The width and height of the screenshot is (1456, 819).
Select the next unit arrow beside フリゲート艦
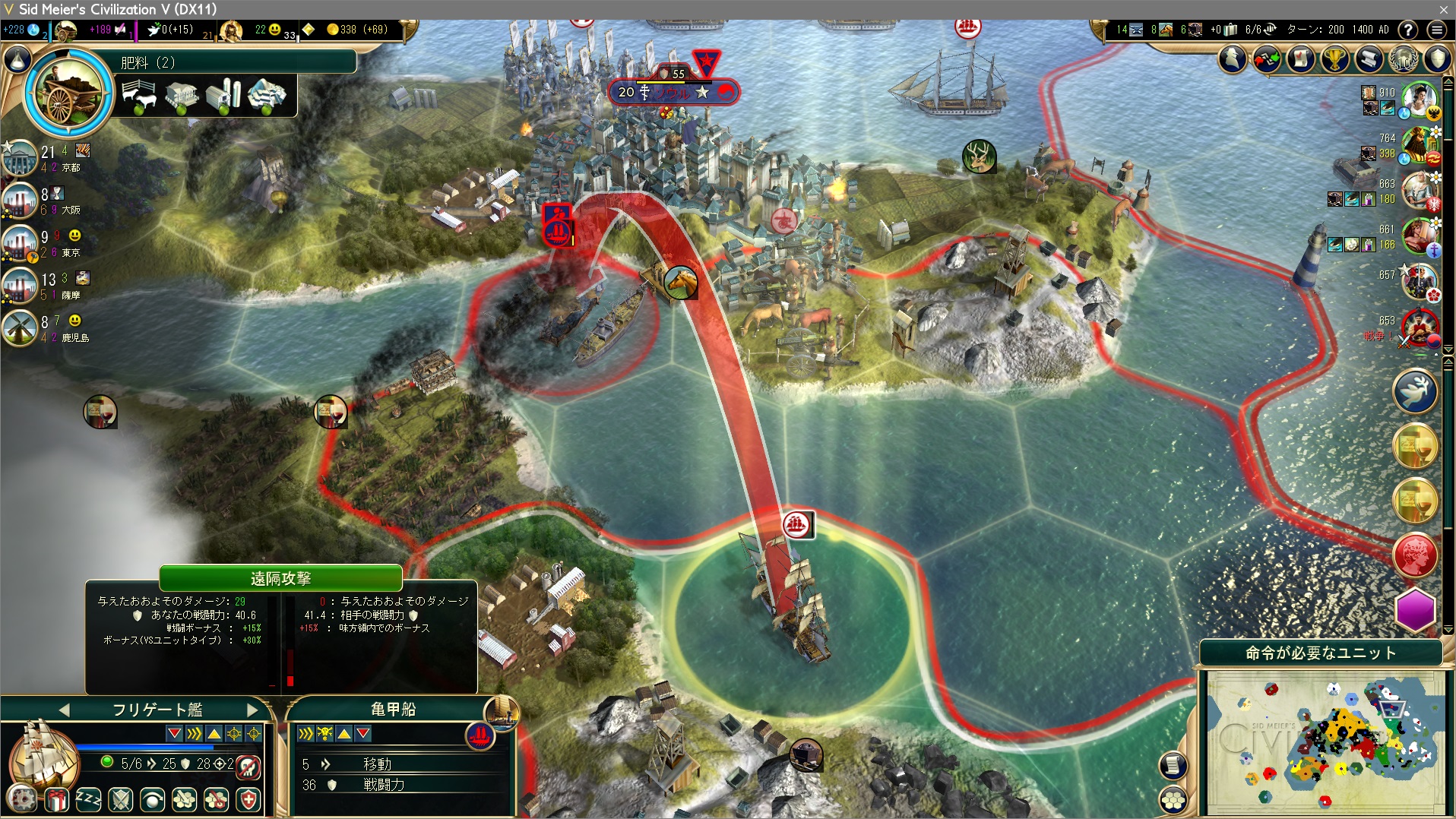pos(253,710)
